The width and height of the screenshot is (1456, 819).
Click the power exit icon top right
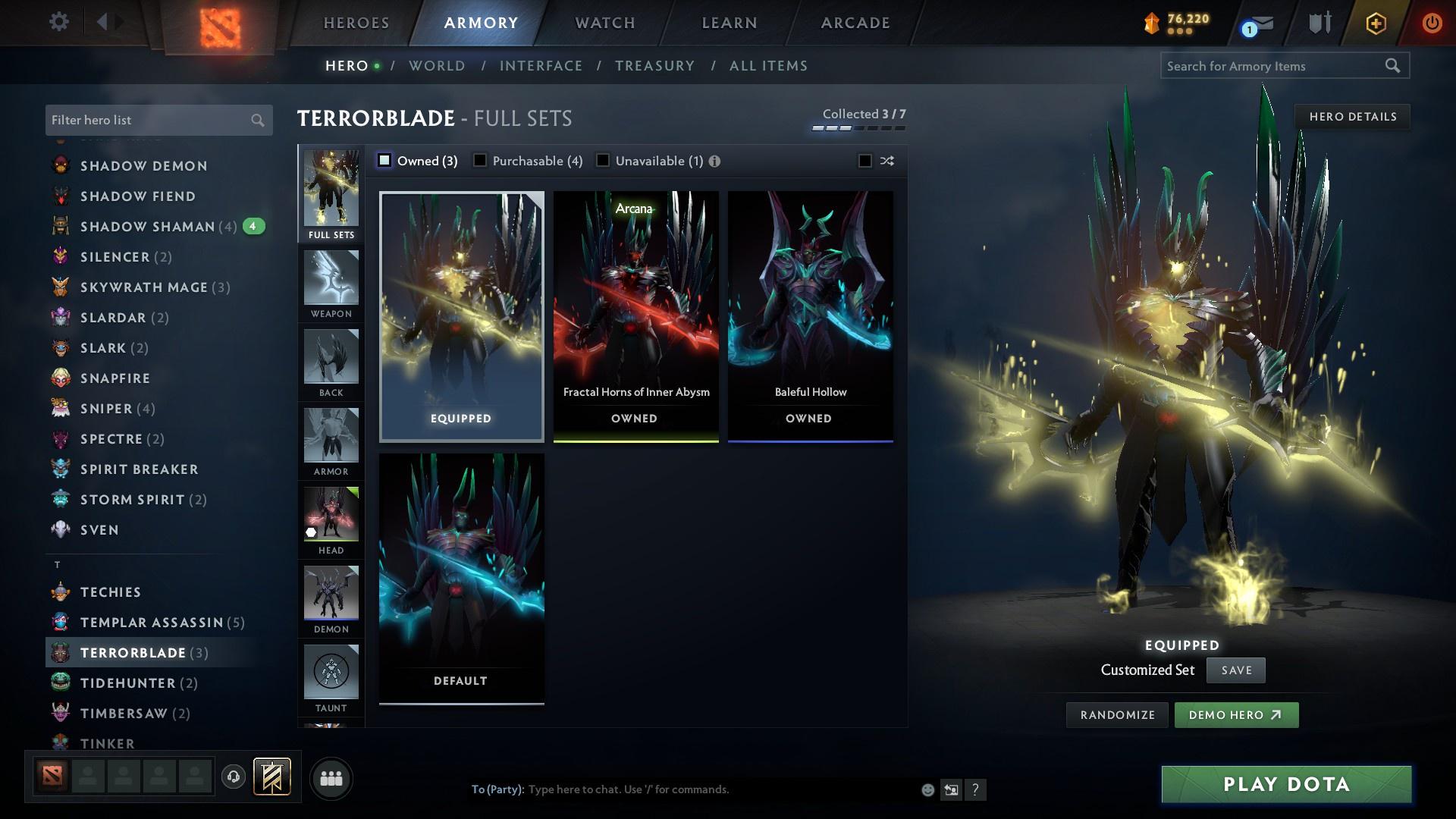tap(1432, 22)
